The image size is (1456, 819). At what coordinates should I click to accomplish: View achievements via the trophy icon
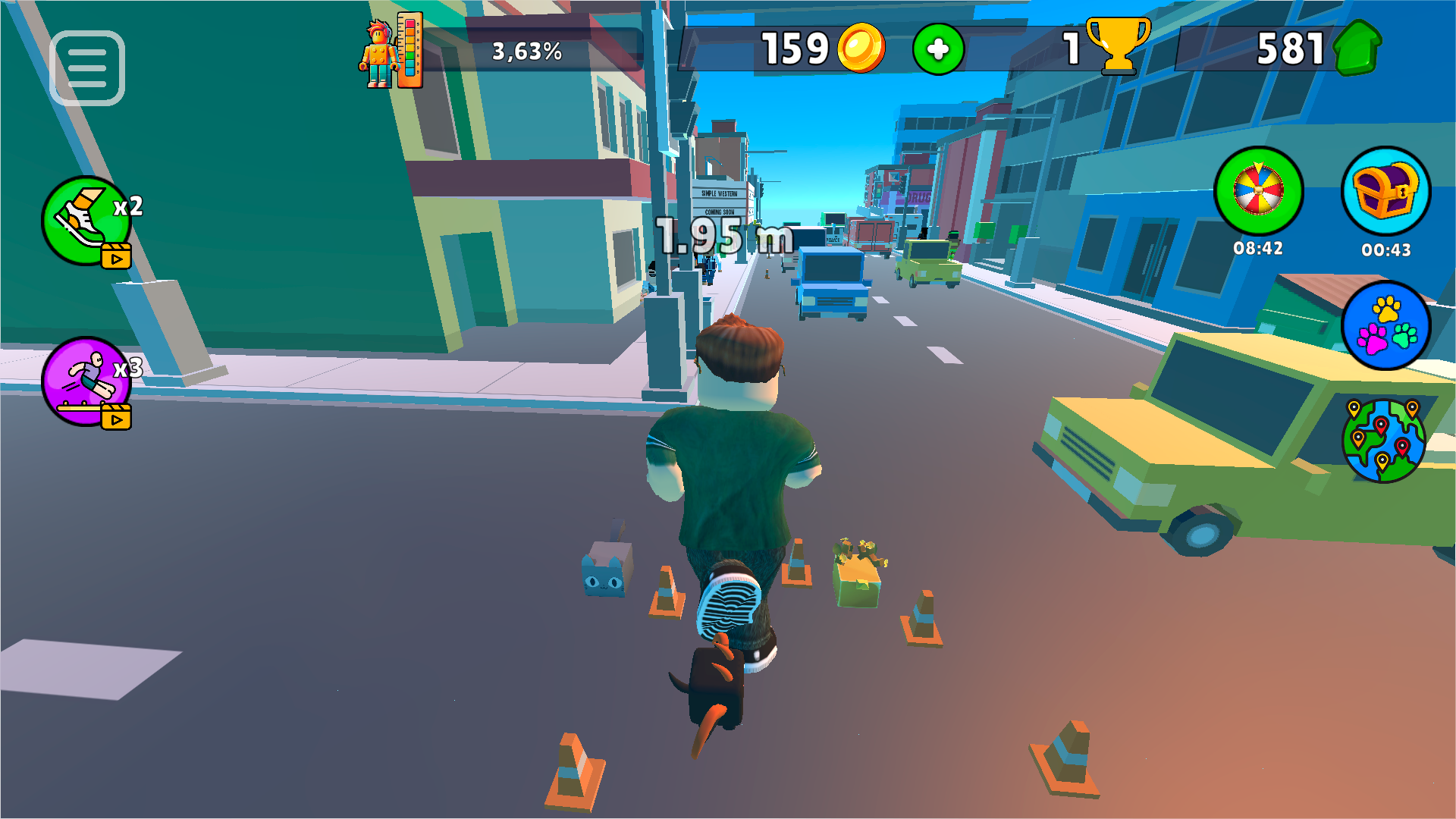pos(1119,47)
